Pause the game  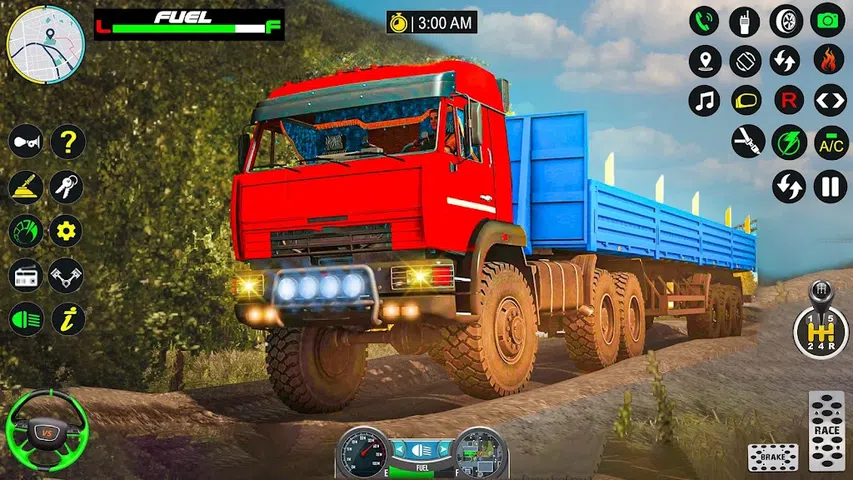(x=830, y=186)
